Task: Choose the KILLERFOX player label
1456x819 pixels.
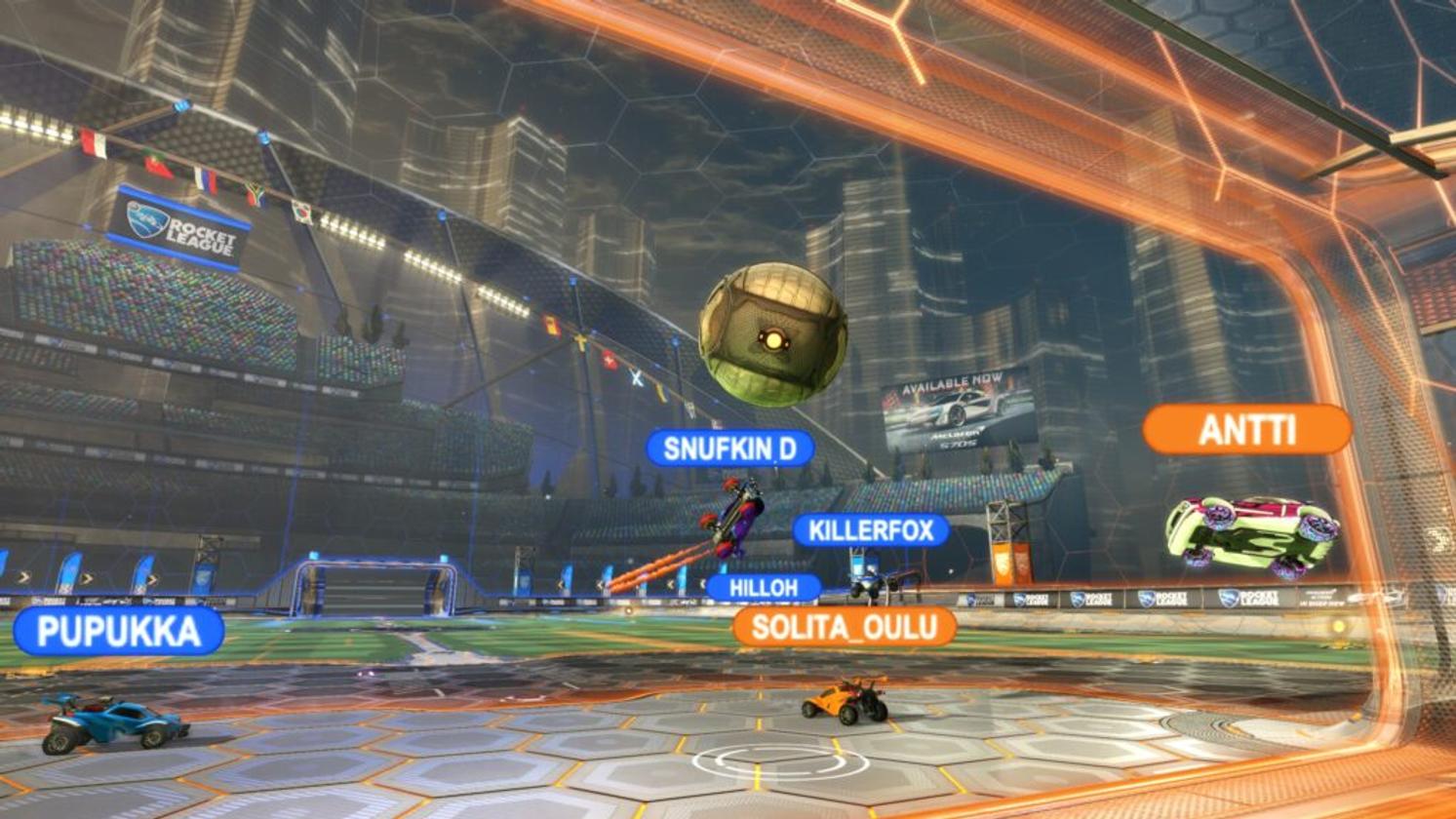Action: pos(870,531)
